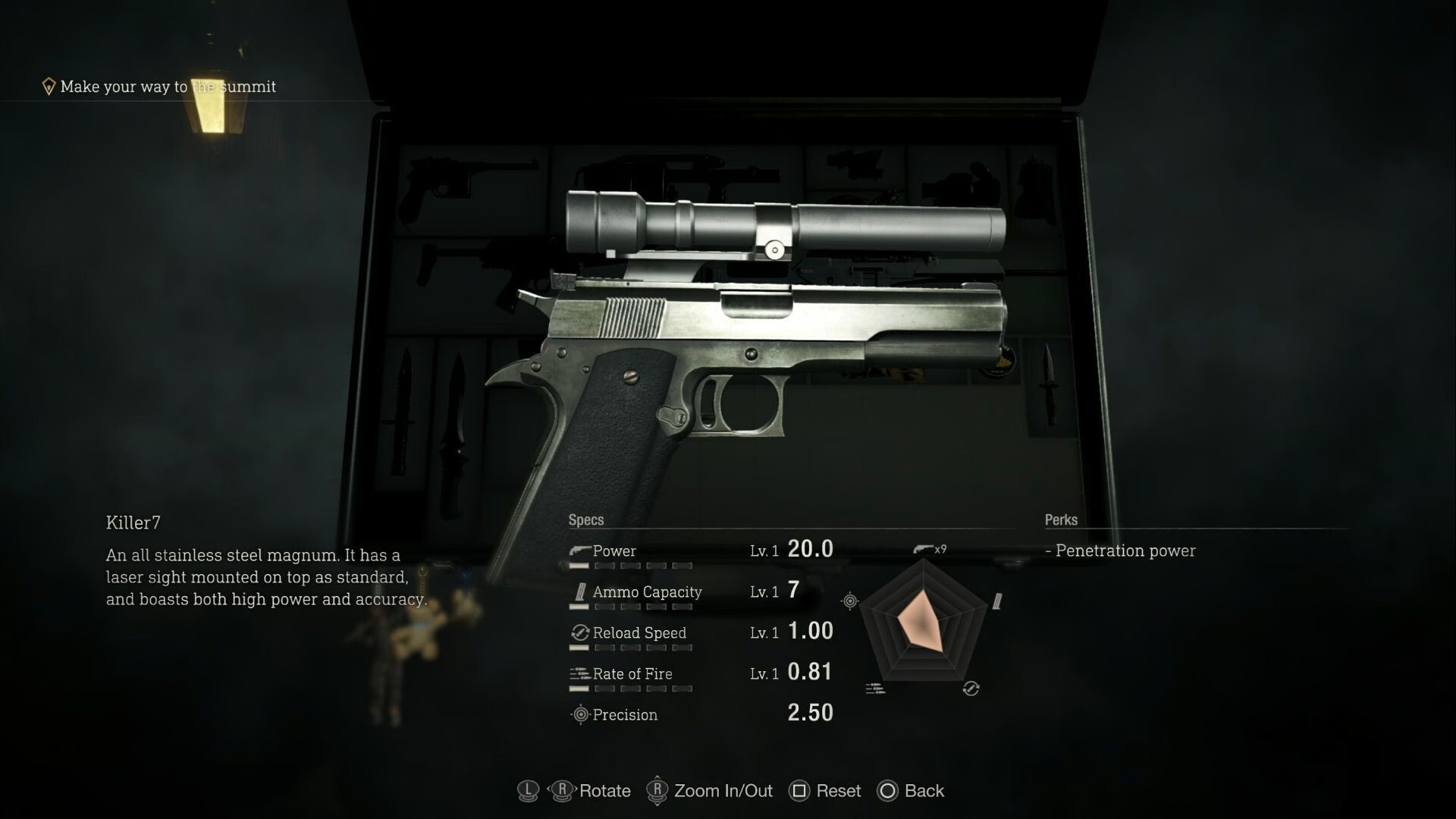Image resolution: width=1456 pixels, height=819 pixels.
Task: Click the objective marker icon for the summit
Action: [49, 86]
